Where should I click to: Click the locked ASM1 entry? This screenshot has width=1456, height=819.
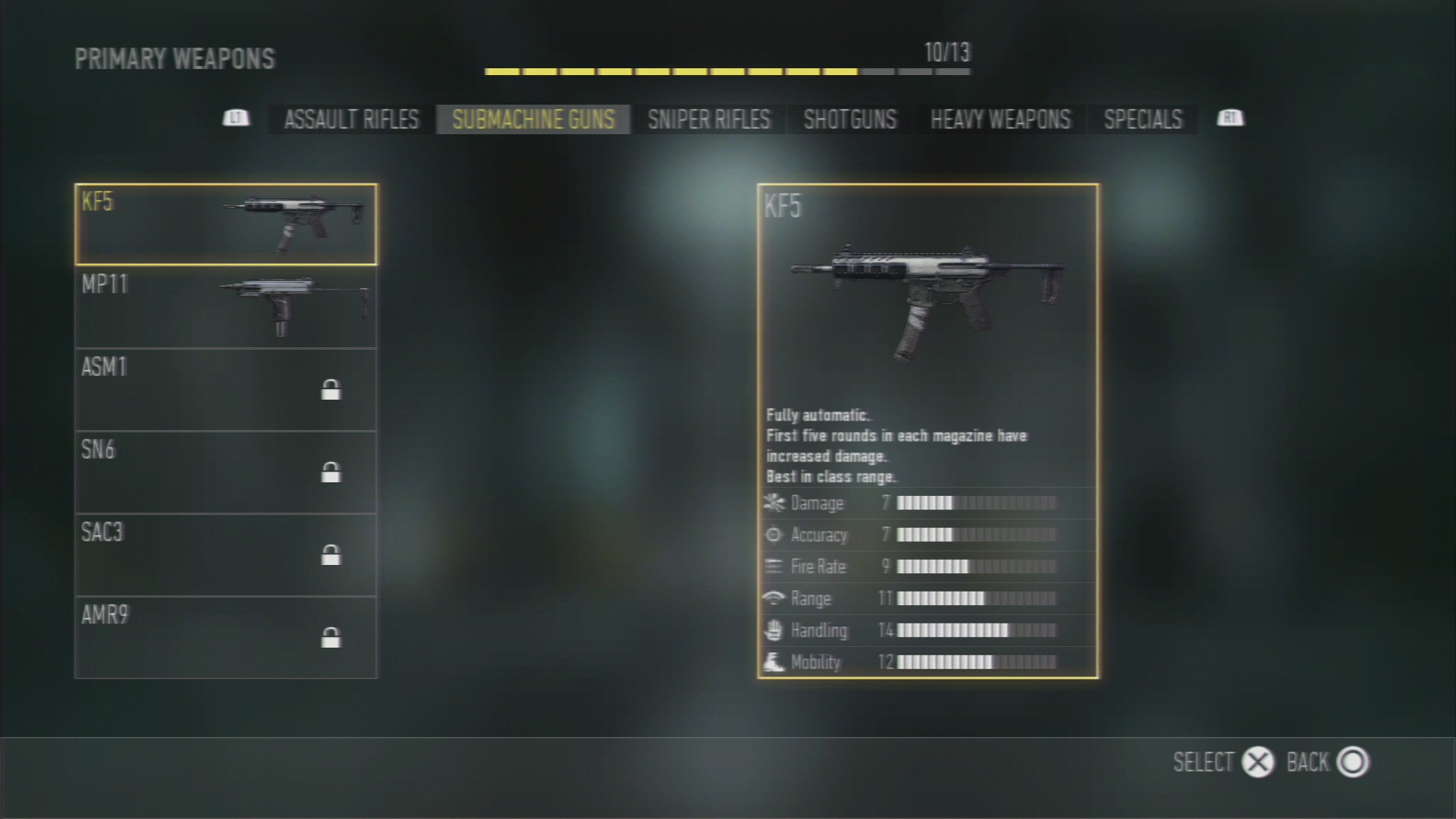226,390
